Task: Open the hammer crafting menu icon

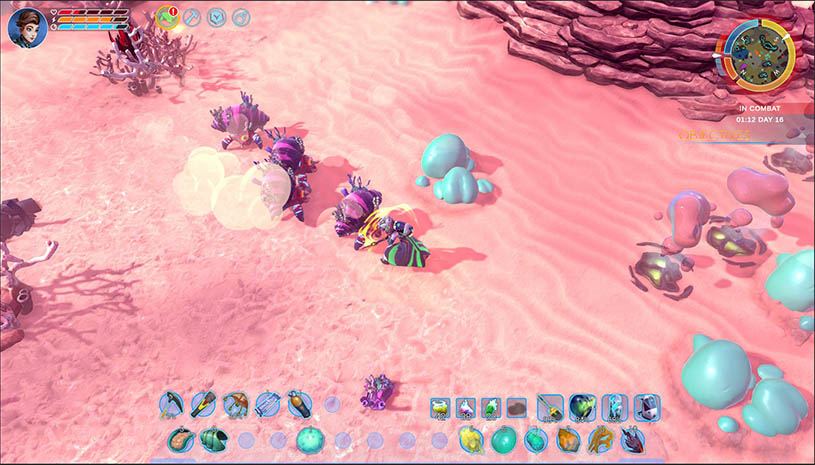Action: [191, 16]
